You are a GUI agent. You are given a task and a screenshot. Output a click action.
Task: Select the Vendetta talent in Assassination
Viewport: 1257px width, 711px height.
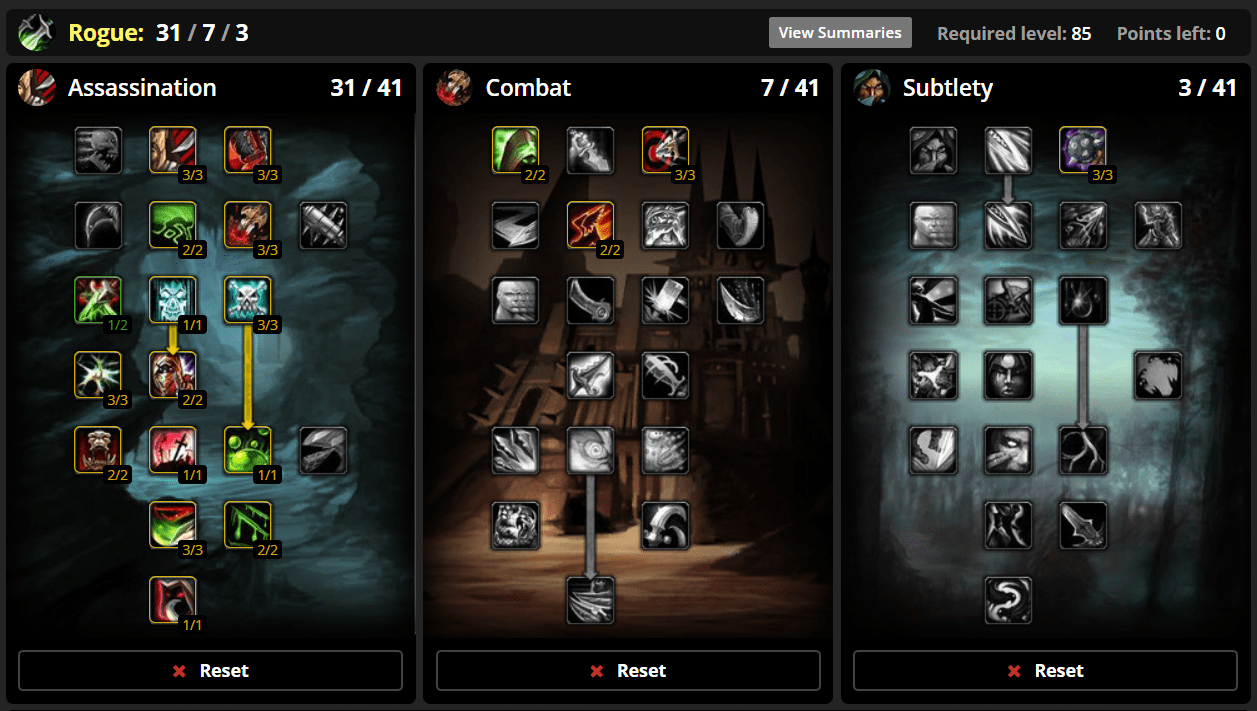pos(173,600)
